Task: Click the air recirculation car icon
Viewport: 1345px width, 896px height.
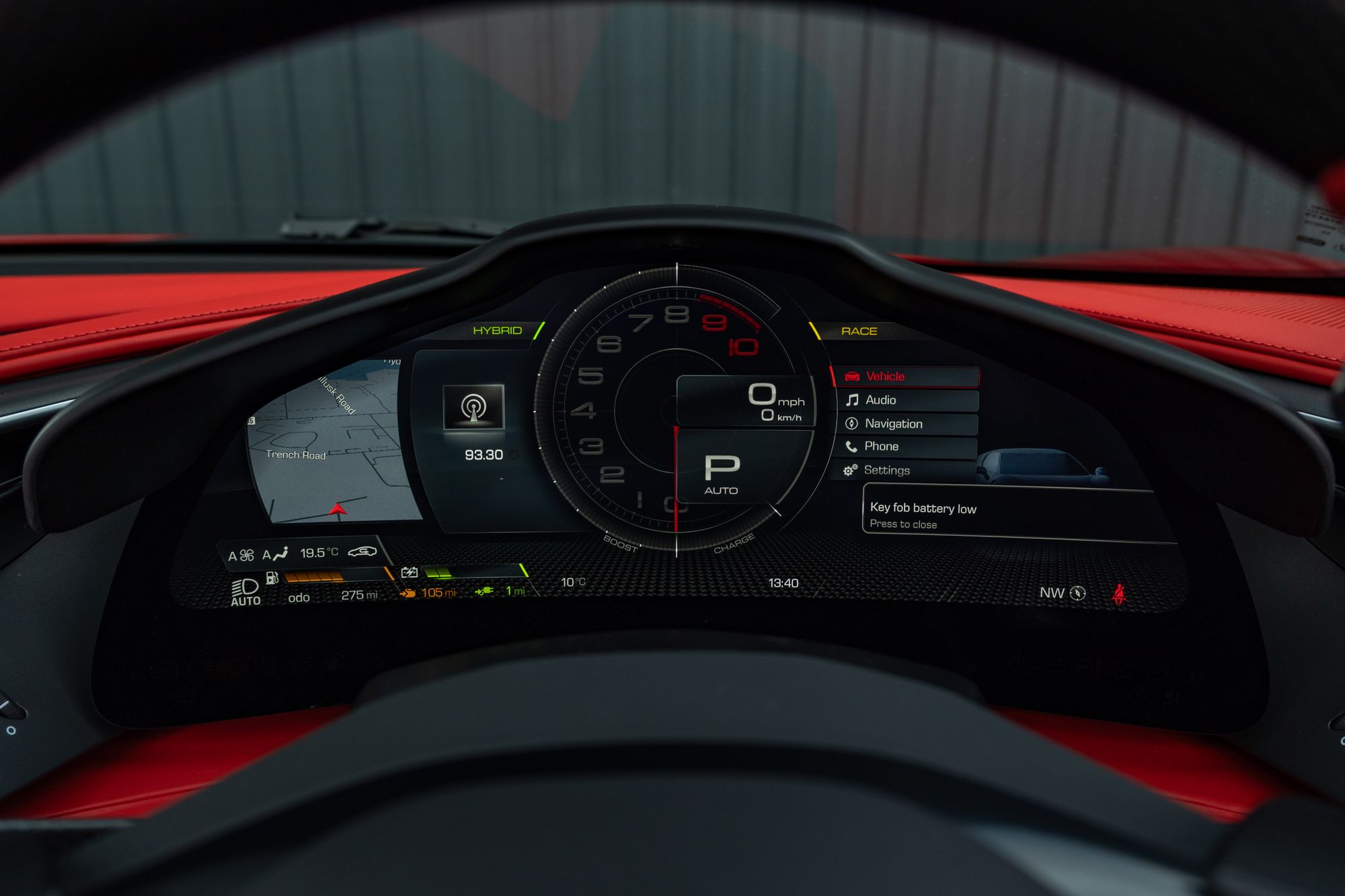Action: pyautogui.click(x=362, y=552)
